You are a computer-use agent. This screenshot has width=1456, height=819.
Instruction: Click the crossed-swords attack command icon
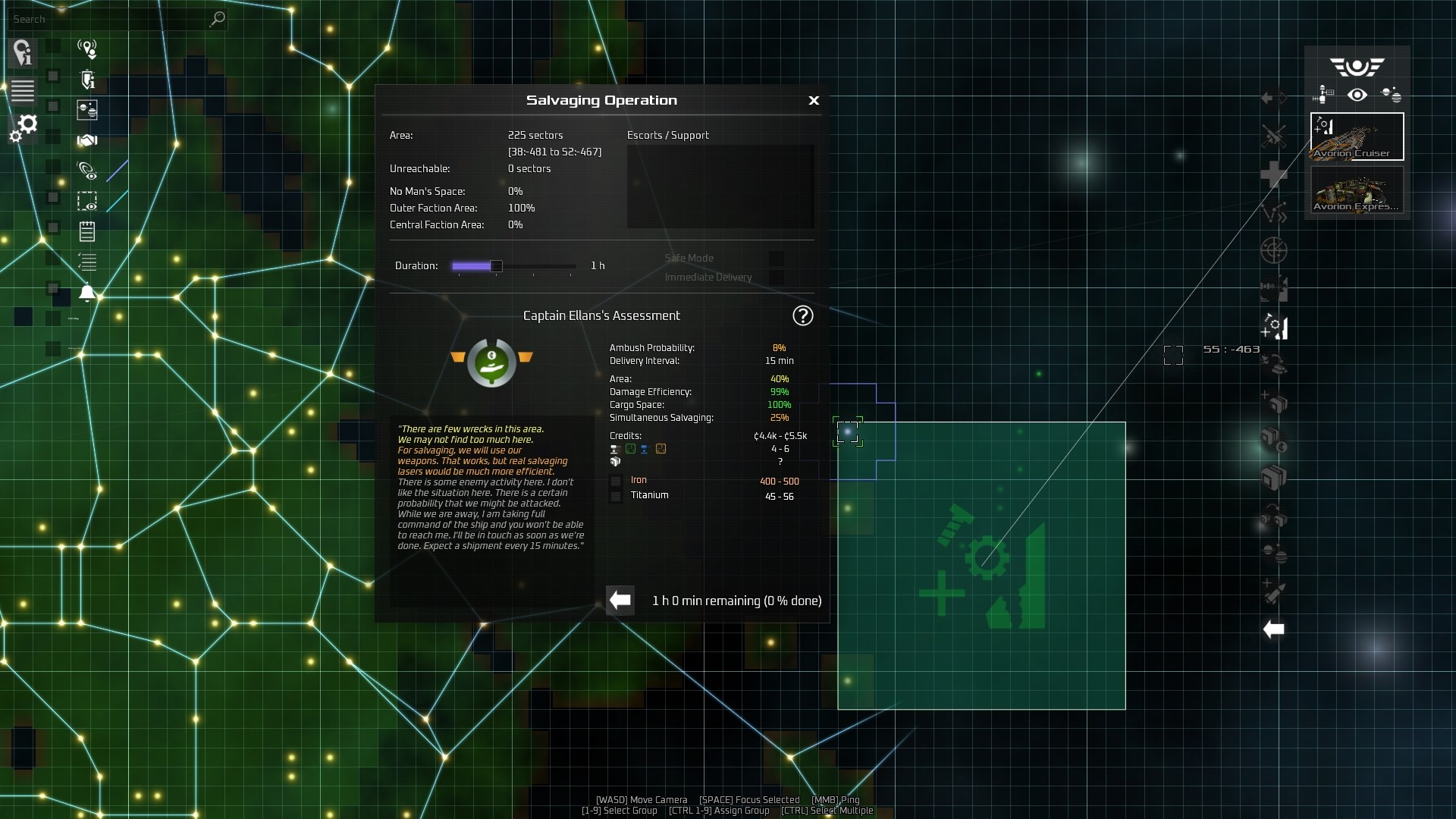[1275, 137]
